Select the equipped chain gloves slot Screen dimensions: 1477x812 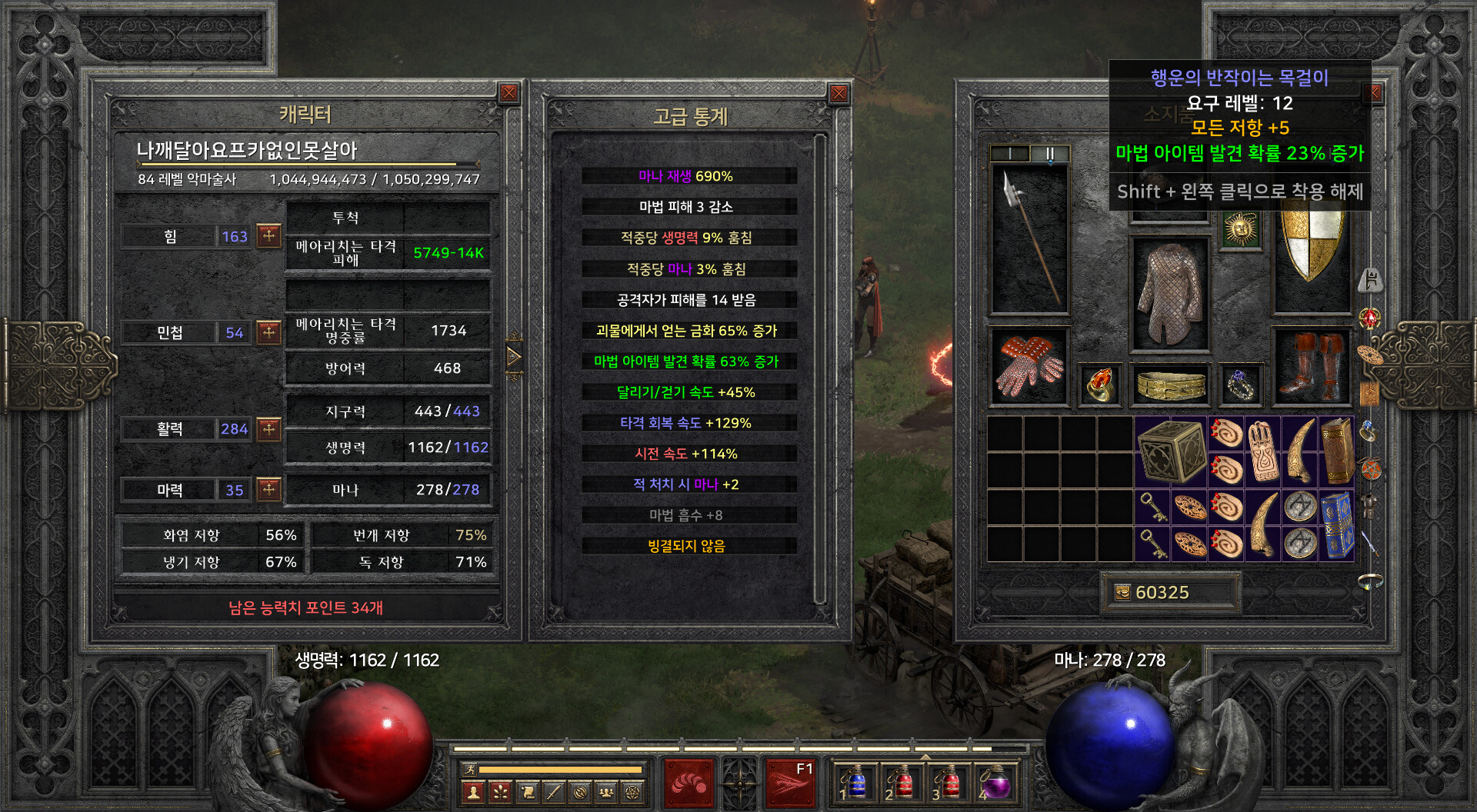(x=1029, y=367)
